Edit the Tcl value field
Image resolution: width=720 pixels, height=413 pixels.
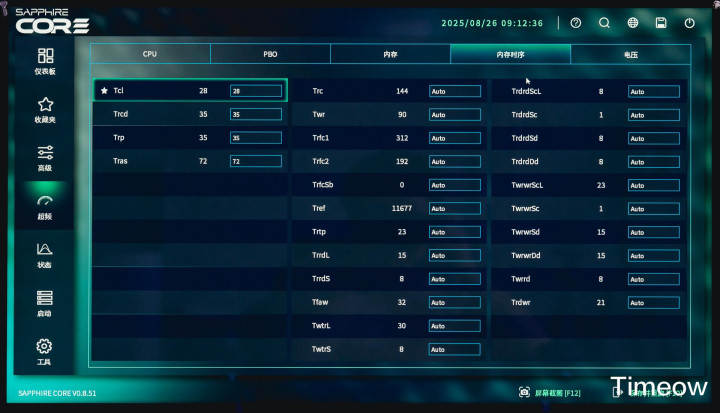(255, 91)
